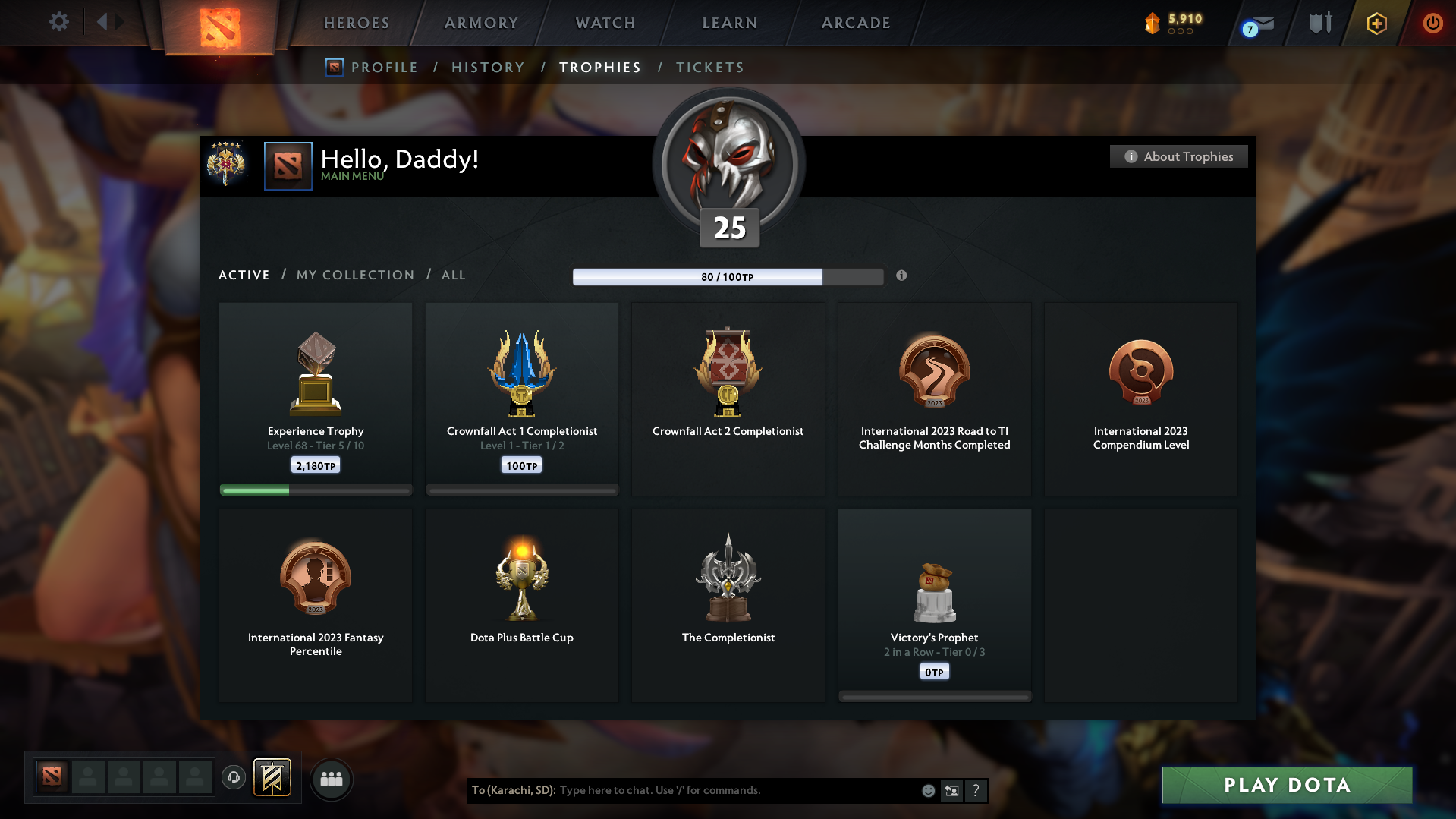Switch to the MY COLLECTION tab

pyautogui.click(x=354, y=275)
